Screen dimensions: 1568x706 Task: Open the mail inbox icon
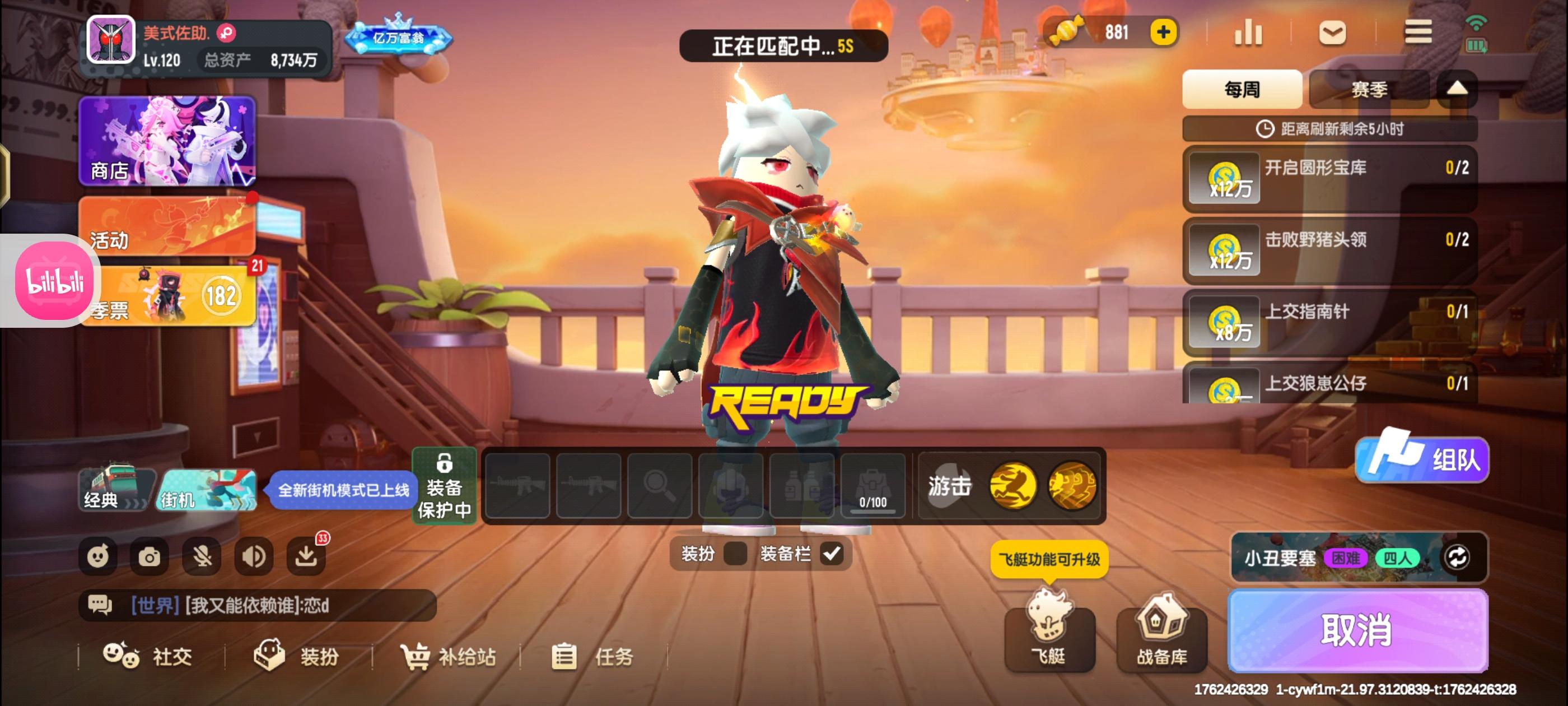coord(1333,34)
